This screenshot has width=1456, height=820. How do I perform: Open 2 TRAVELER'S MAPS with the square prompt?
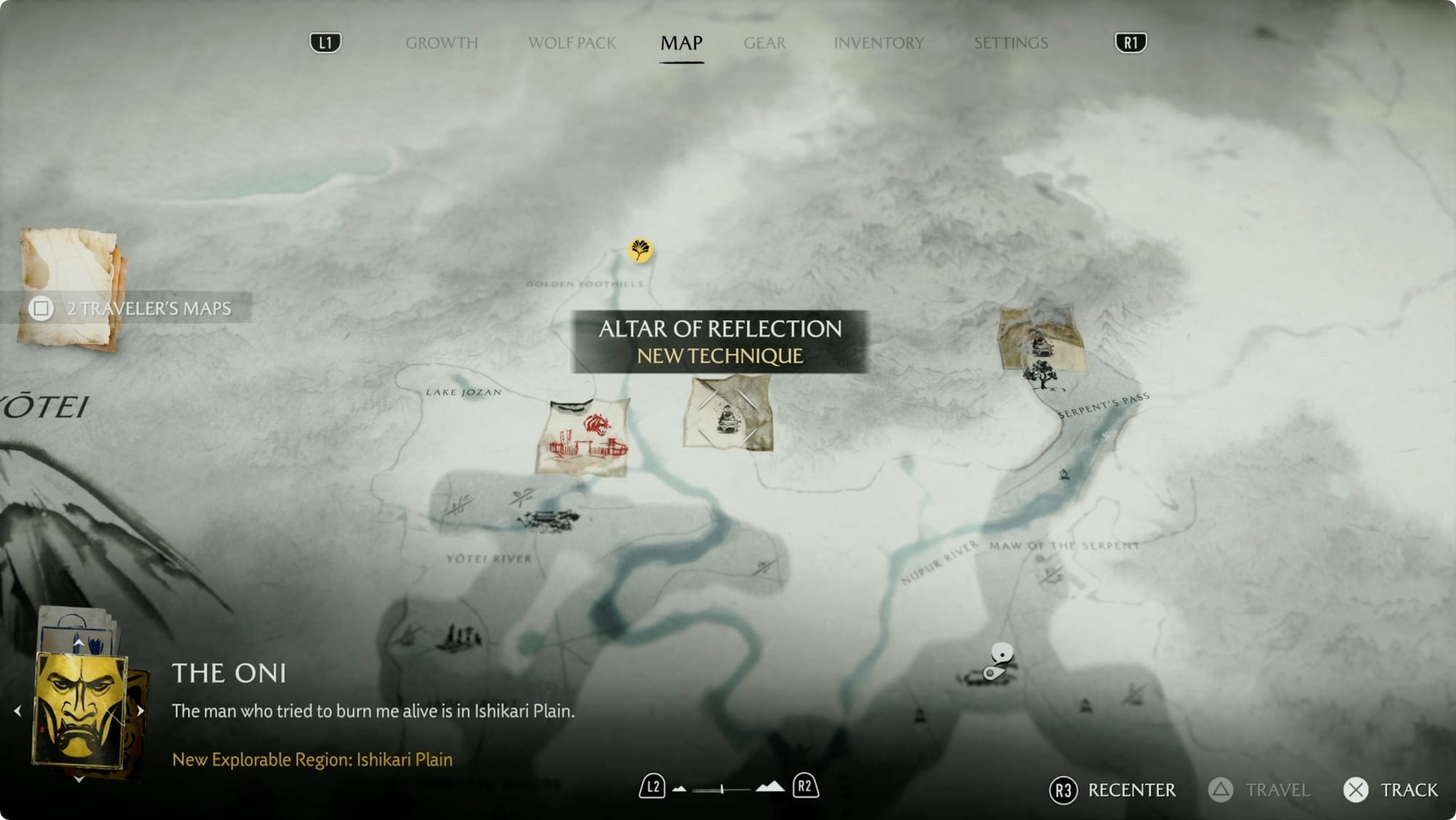coord(41,309)
